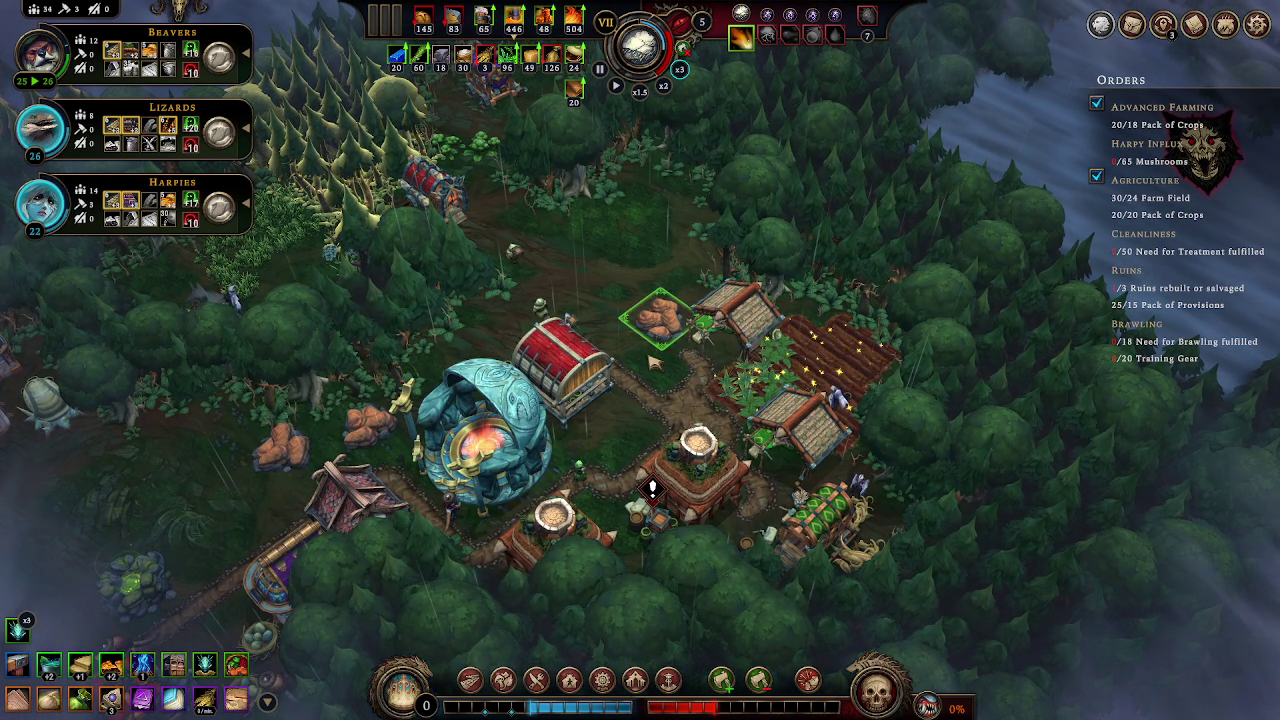Viewport: 1280px width, 720px height.
Task: Select the Beavers portrait
Action: tap(40, 52)
